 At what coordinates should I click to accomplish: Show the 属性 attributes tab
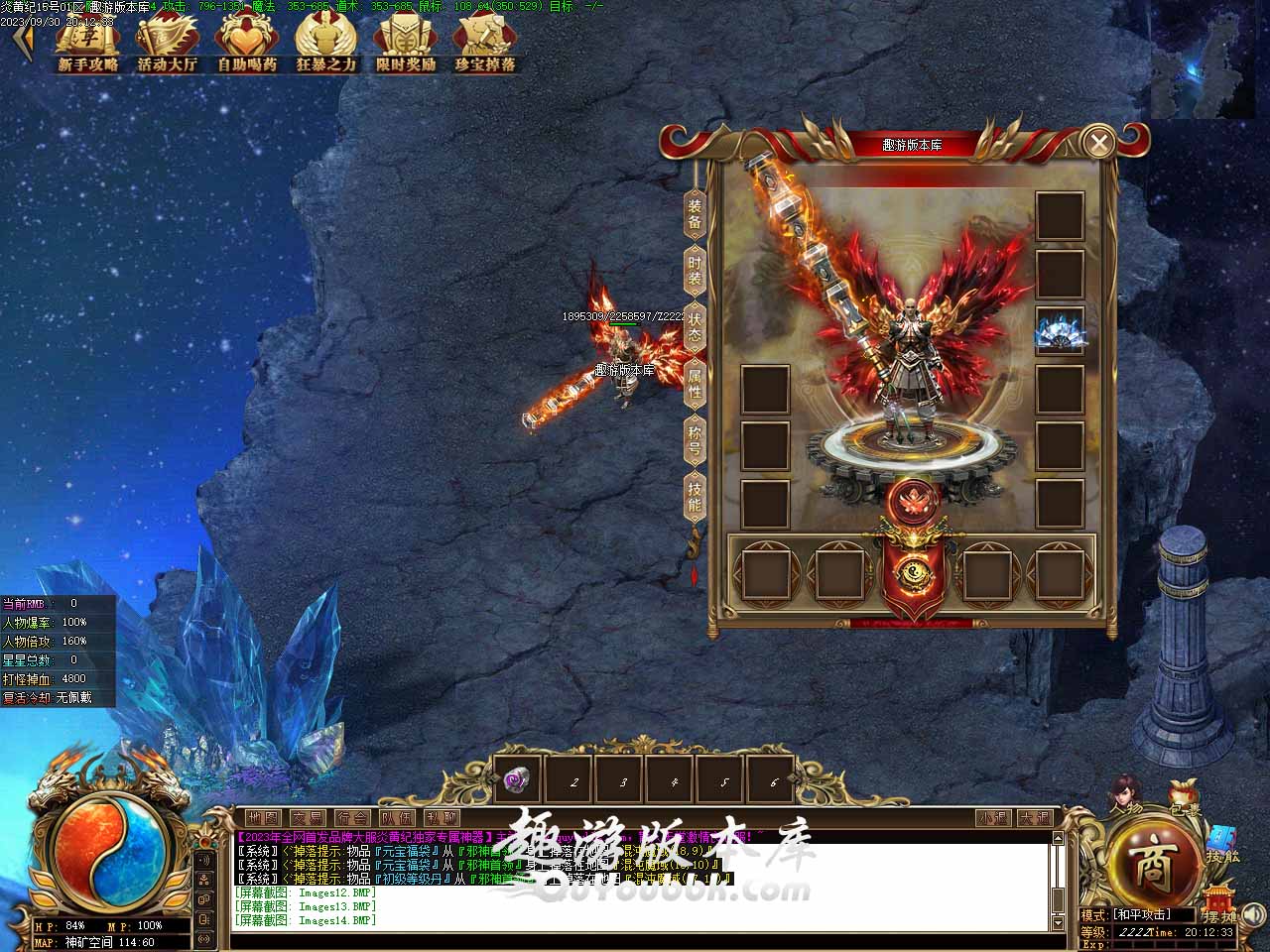click(x=695, y=385)
